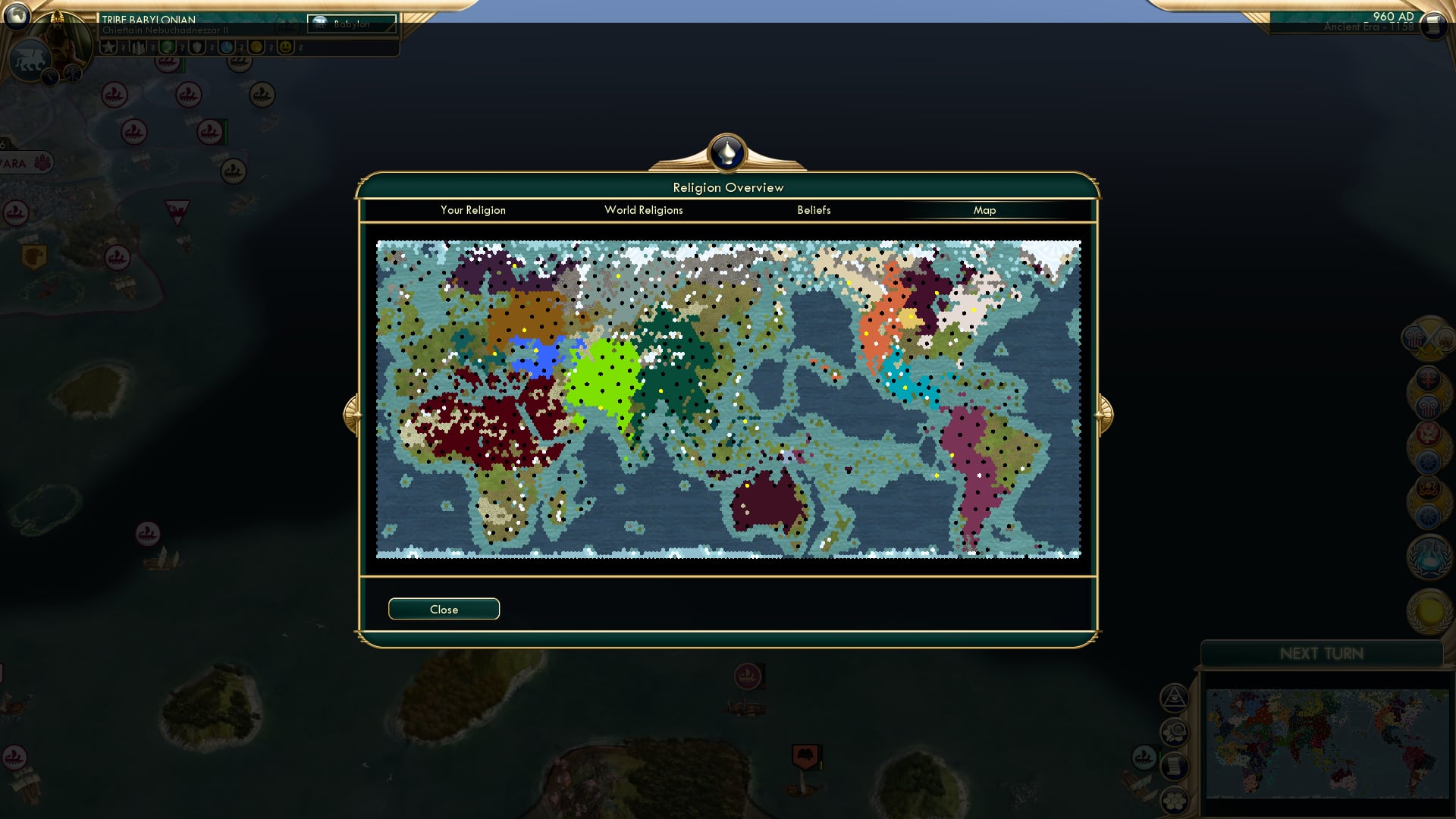
Task: Select the Beliefs tab
Action: tap(814, 210)
